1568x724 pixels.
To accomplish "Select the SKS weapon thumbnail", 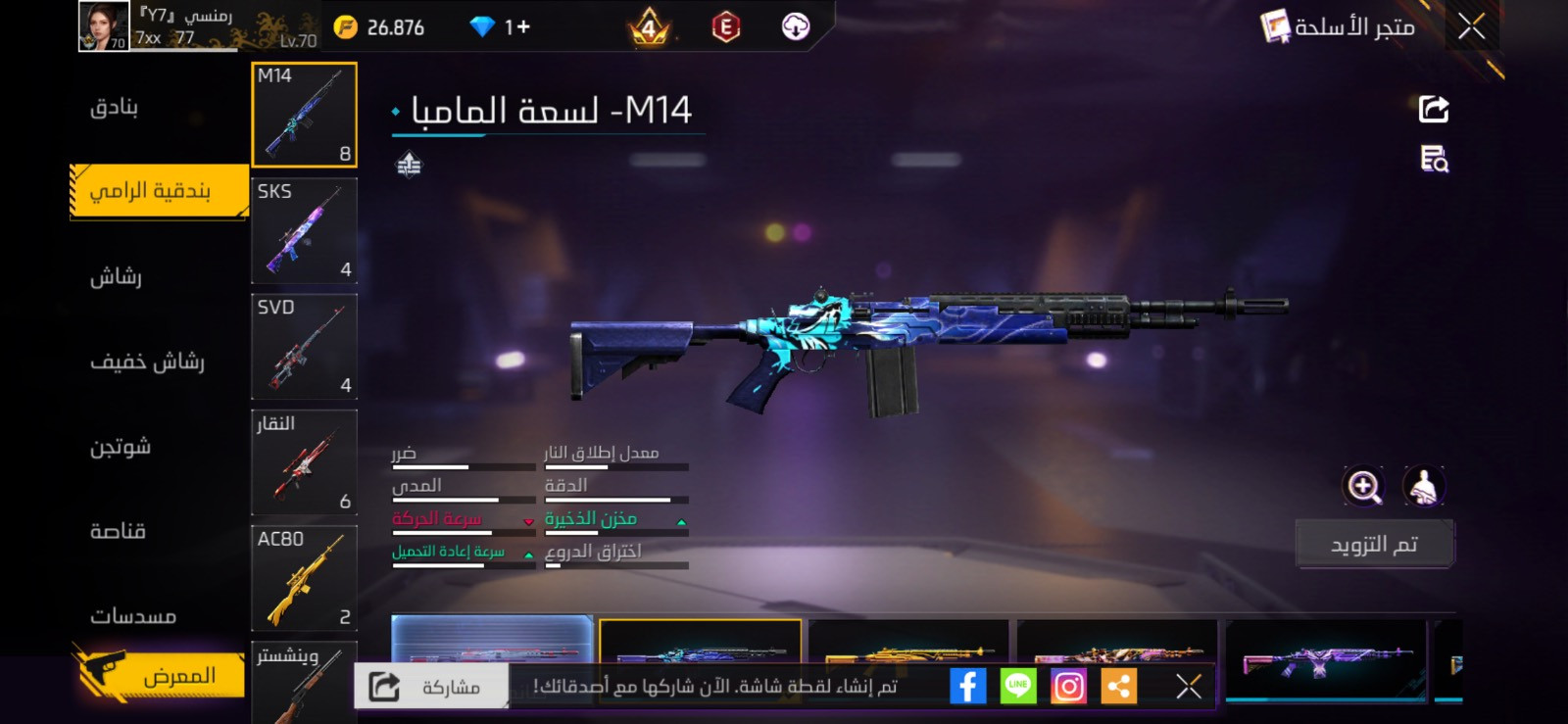I will click(304, 231).
